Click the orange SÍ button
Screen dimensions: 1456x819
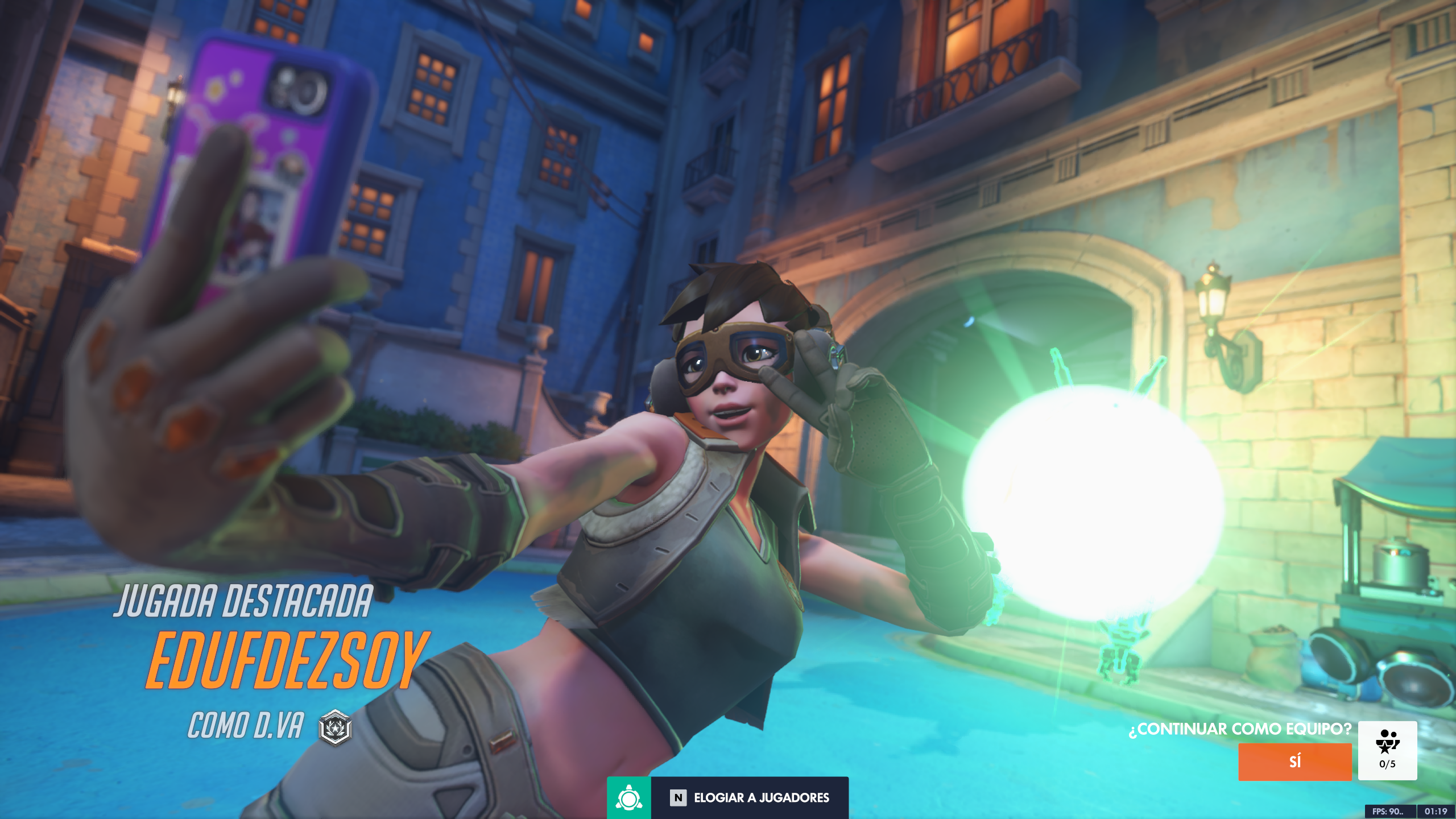point(1294,762)
